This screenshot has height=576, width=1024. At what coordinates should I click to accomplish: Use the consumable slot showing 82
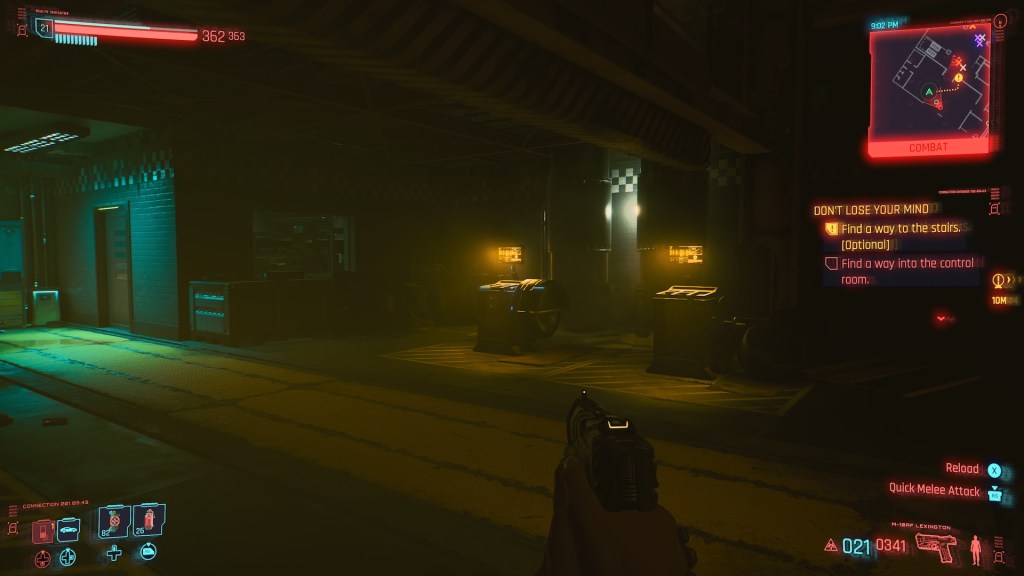point(114,521)
